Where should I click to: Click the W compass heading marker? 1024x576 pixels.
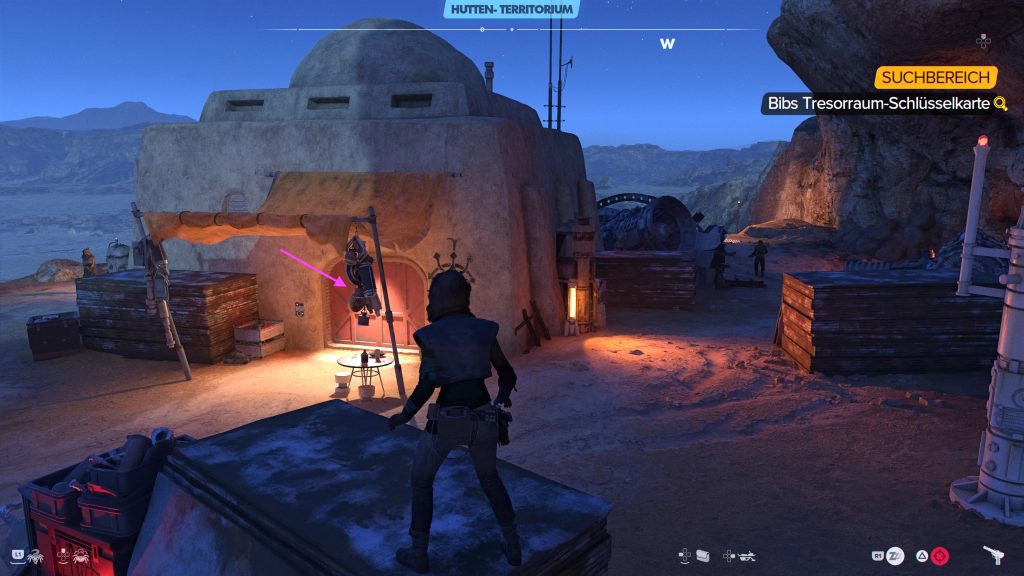click(x=667, y=44)
